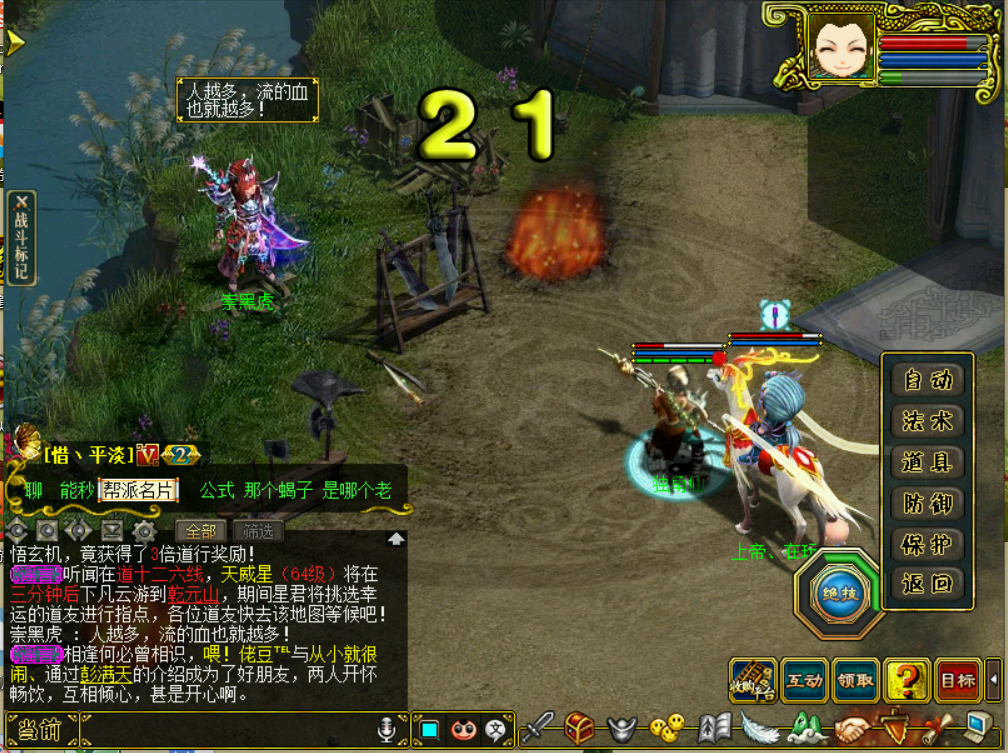Click the 返回 return button

click(x=927, y=584)
